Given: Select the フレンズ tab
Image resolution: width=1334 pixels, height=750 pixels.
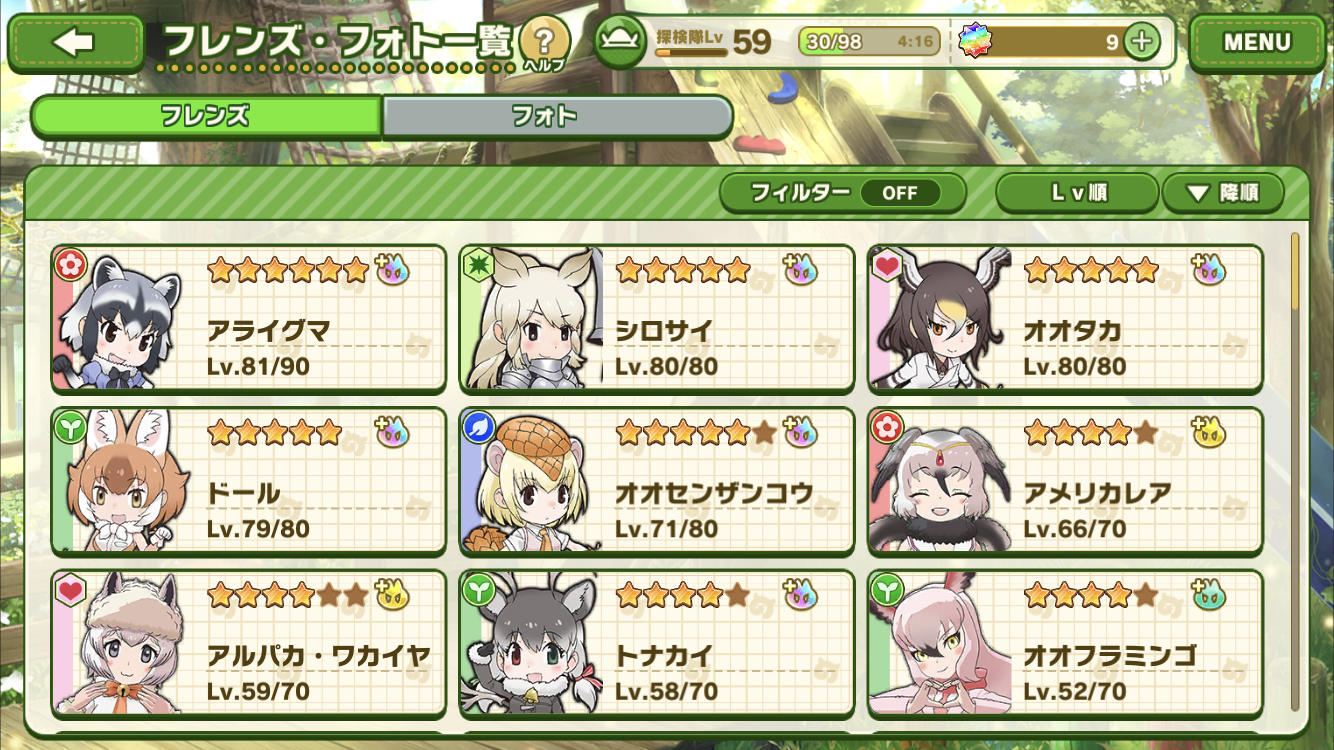Looking at the screenshot, I should pyautogui.click(x=206, y=116).
